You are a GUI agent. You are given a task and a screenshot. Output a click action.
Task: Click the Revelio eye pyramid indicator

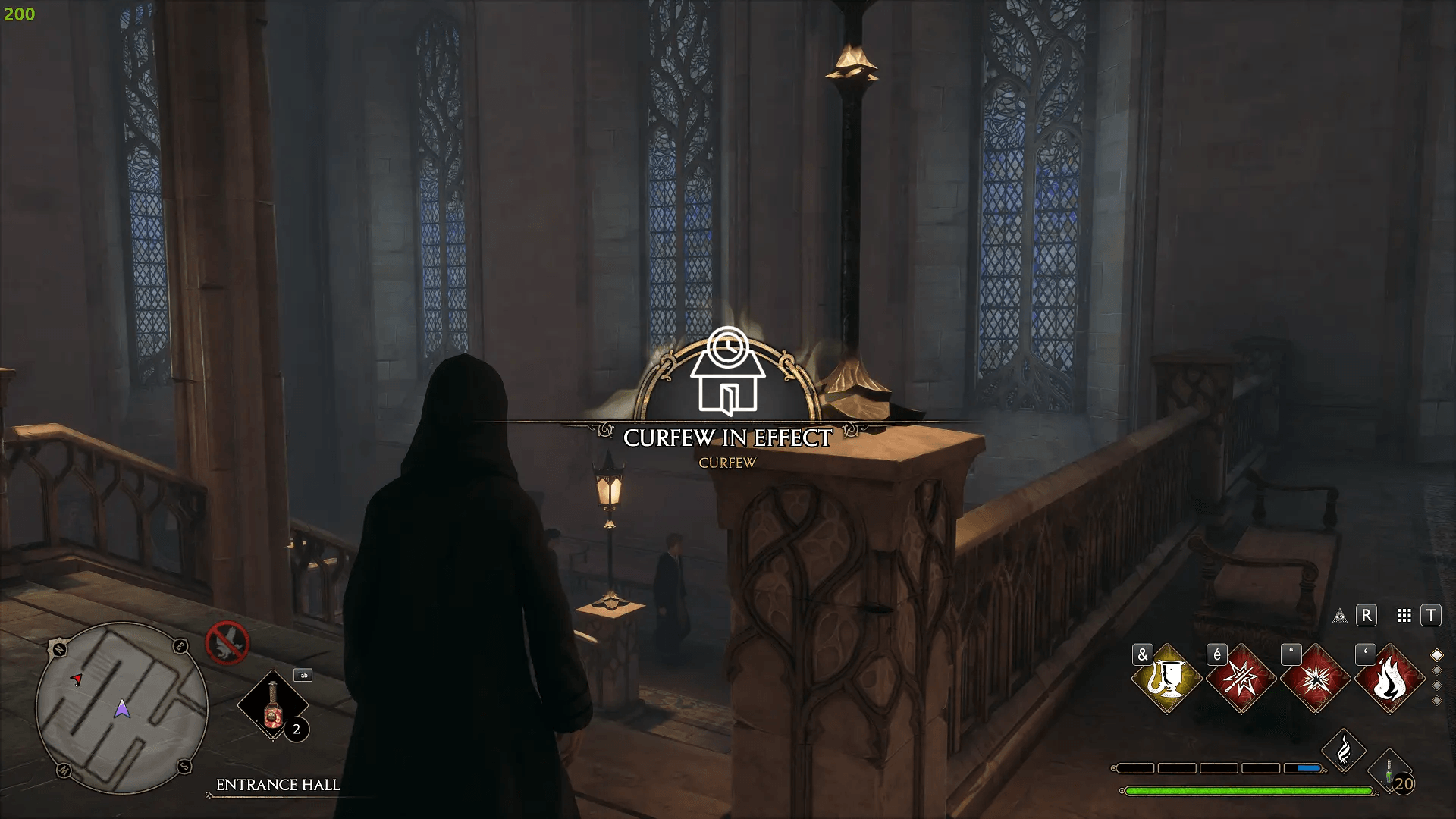click(x=1340, y=617)
